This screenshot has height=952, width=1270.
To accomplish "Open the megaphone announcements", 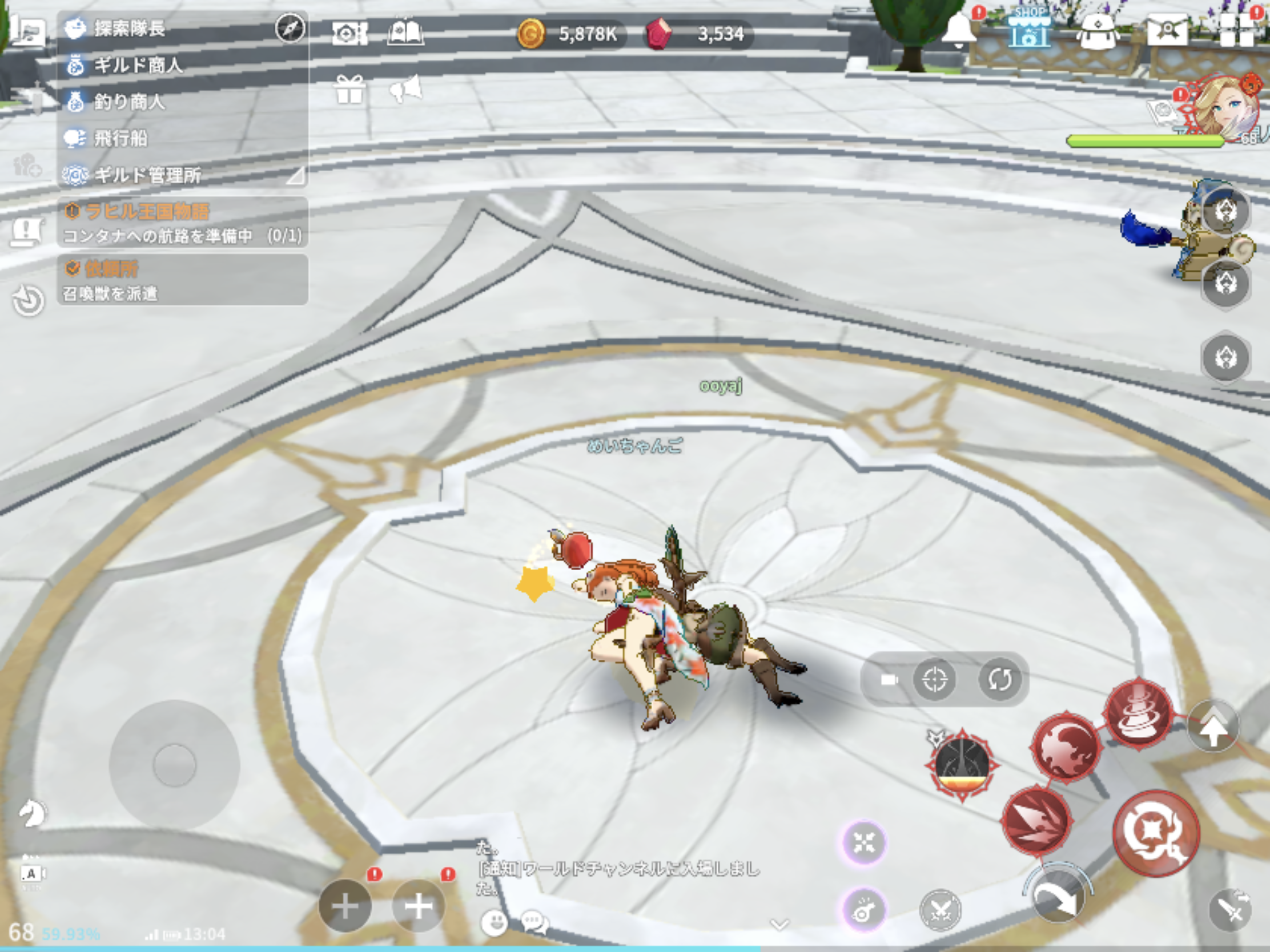I will (406, 89).
